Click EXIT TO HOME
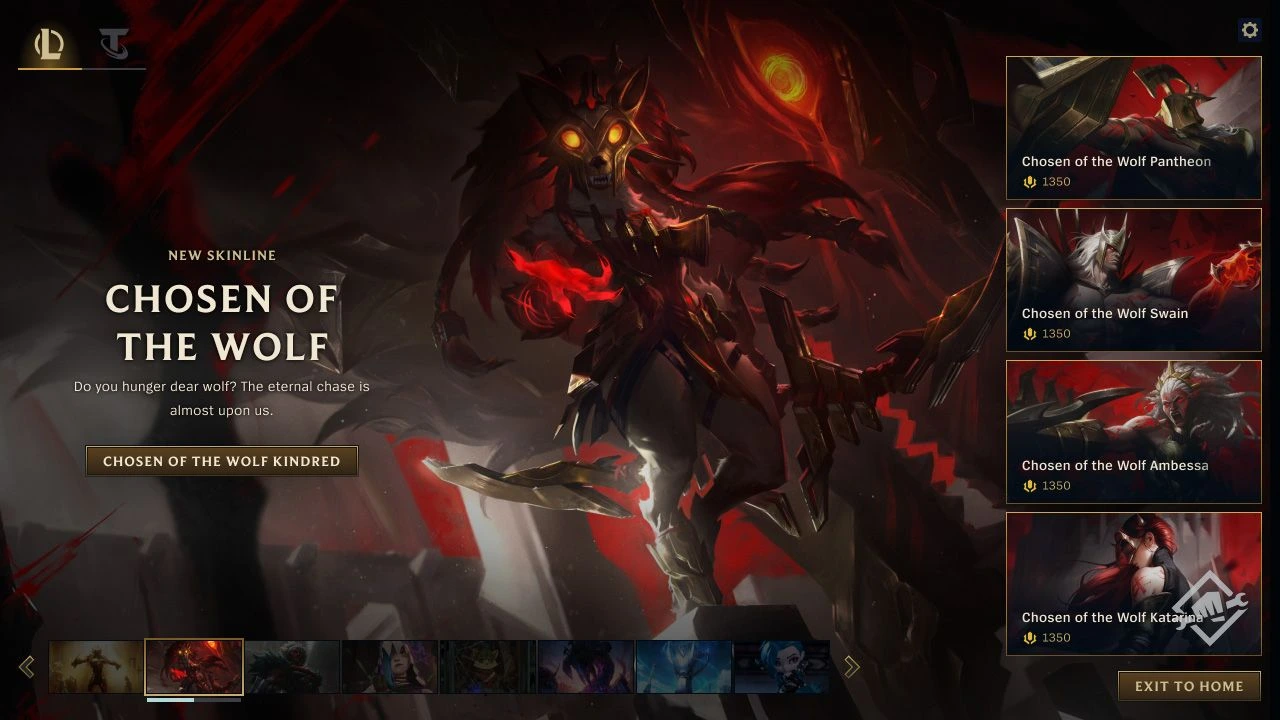 (x=1188, y=686)
